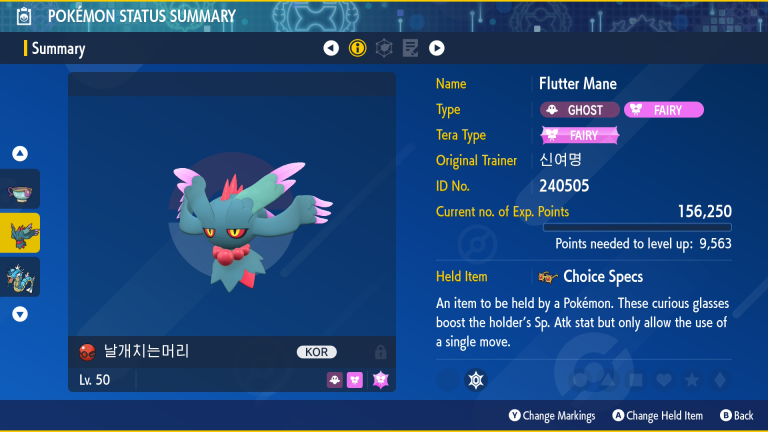Toggle the heart marking
The image size is (768, 432).
[663, 380]
